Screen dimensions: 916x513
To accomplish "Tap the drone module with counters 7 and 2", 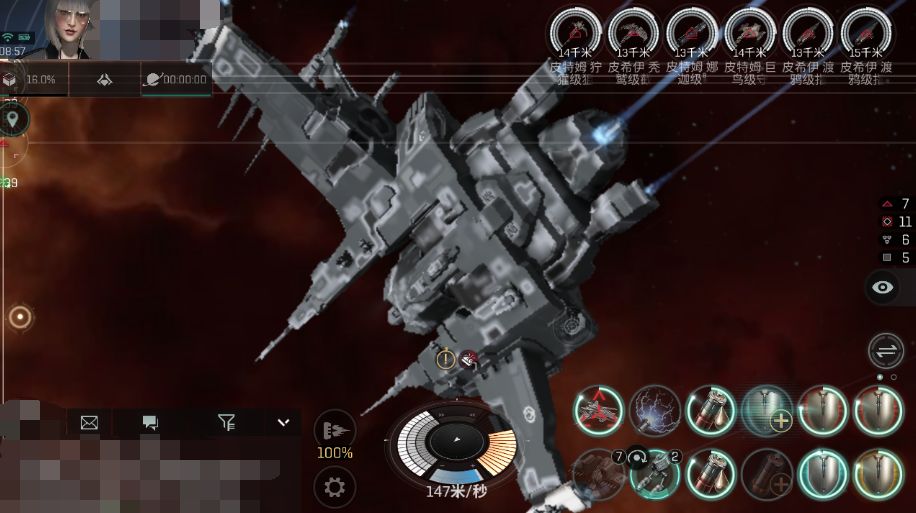I will 655,468.
